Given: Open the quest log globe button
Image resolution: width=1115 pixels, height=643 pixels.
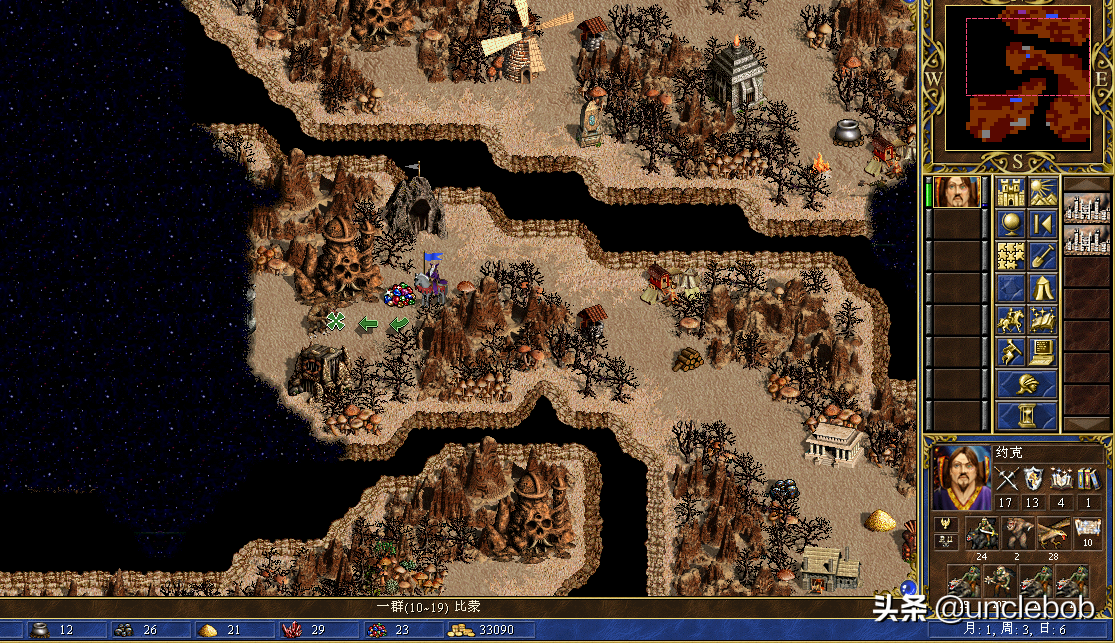Looking at the screenshot, I should pyautogui.click(x=1010, y=224).
